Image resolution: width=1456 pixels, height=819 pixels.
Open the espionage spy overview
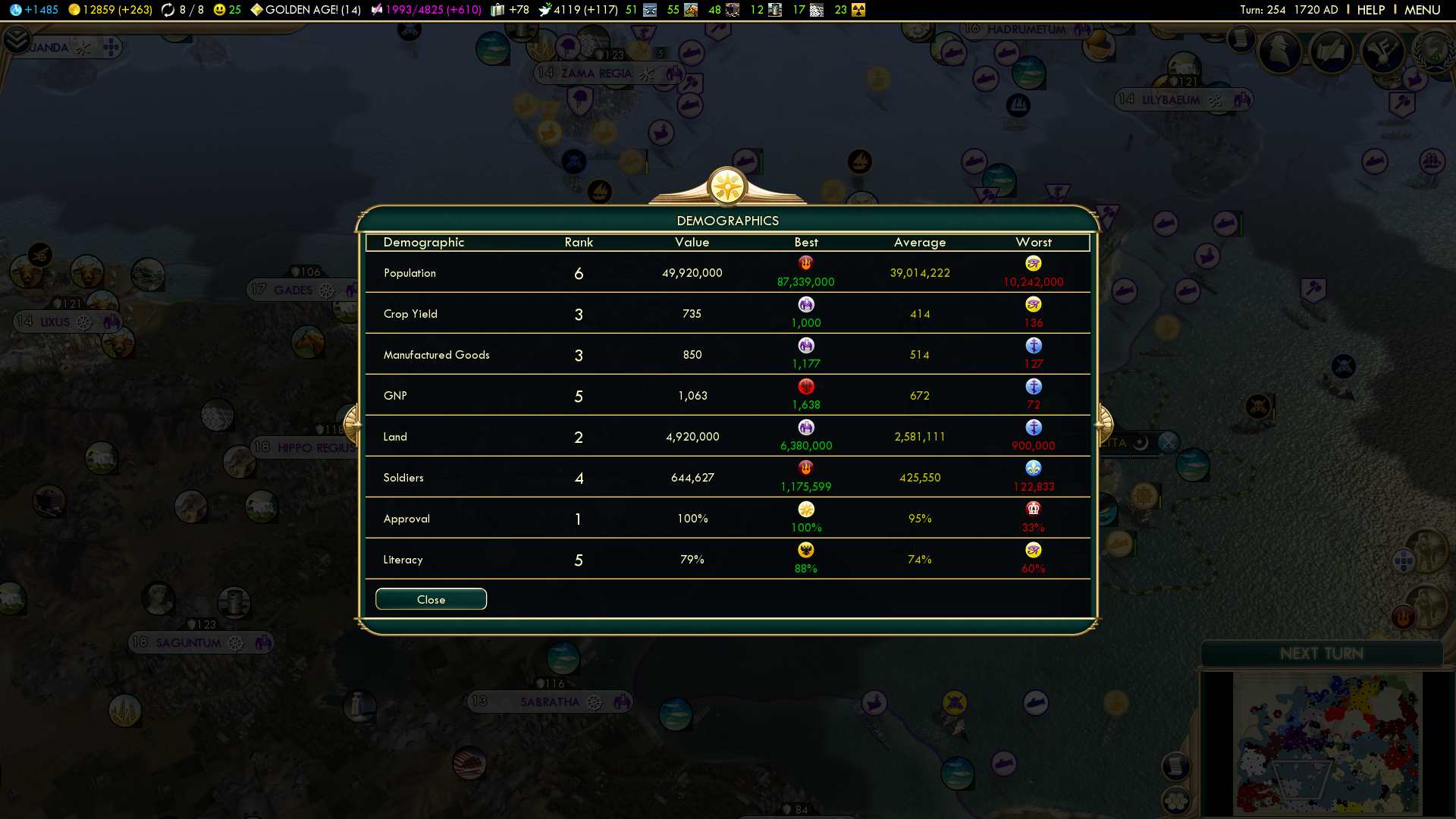(x=1280, y=52)
